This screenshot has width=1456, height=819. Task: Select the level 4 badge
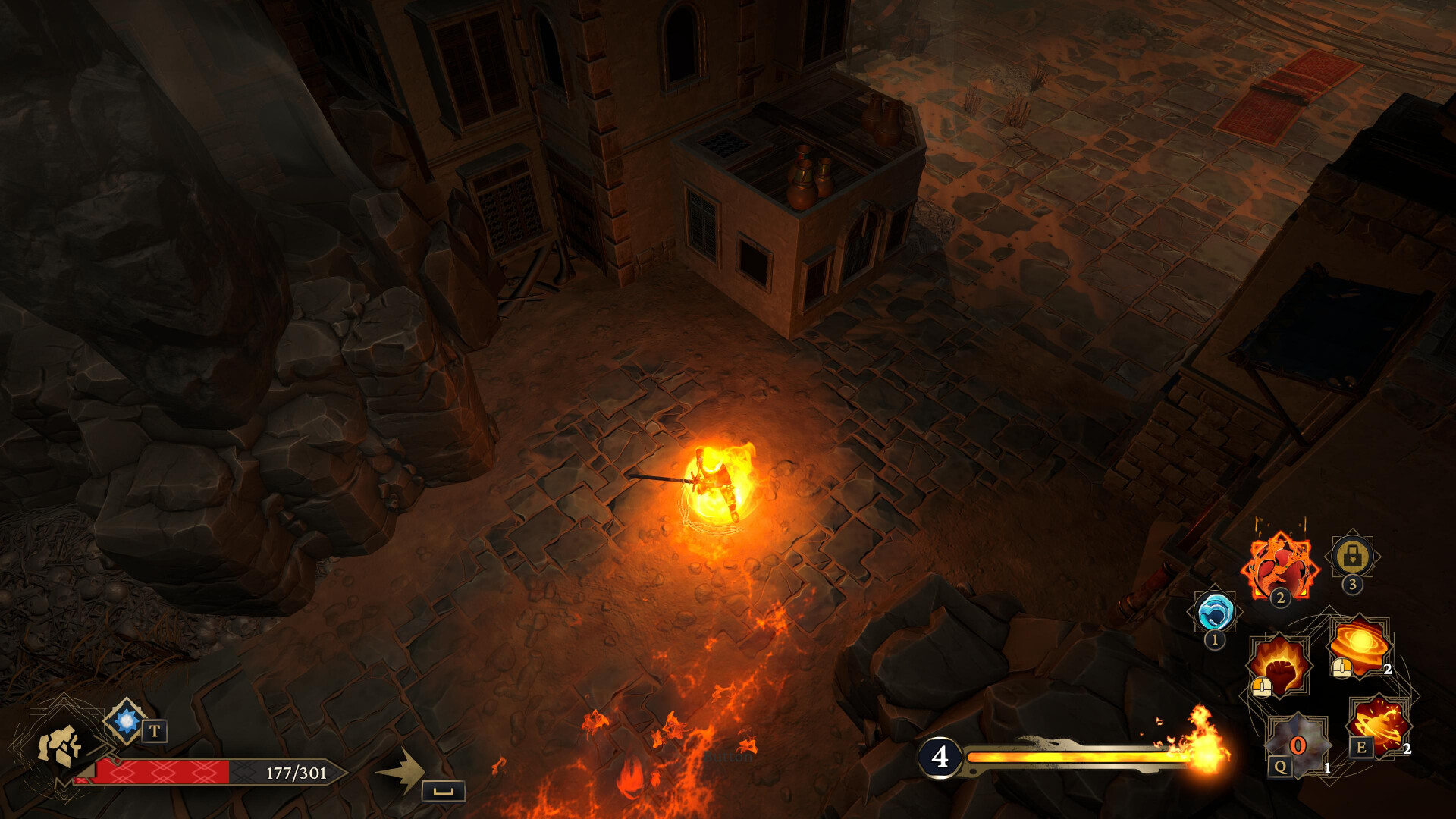click(940, 756)
